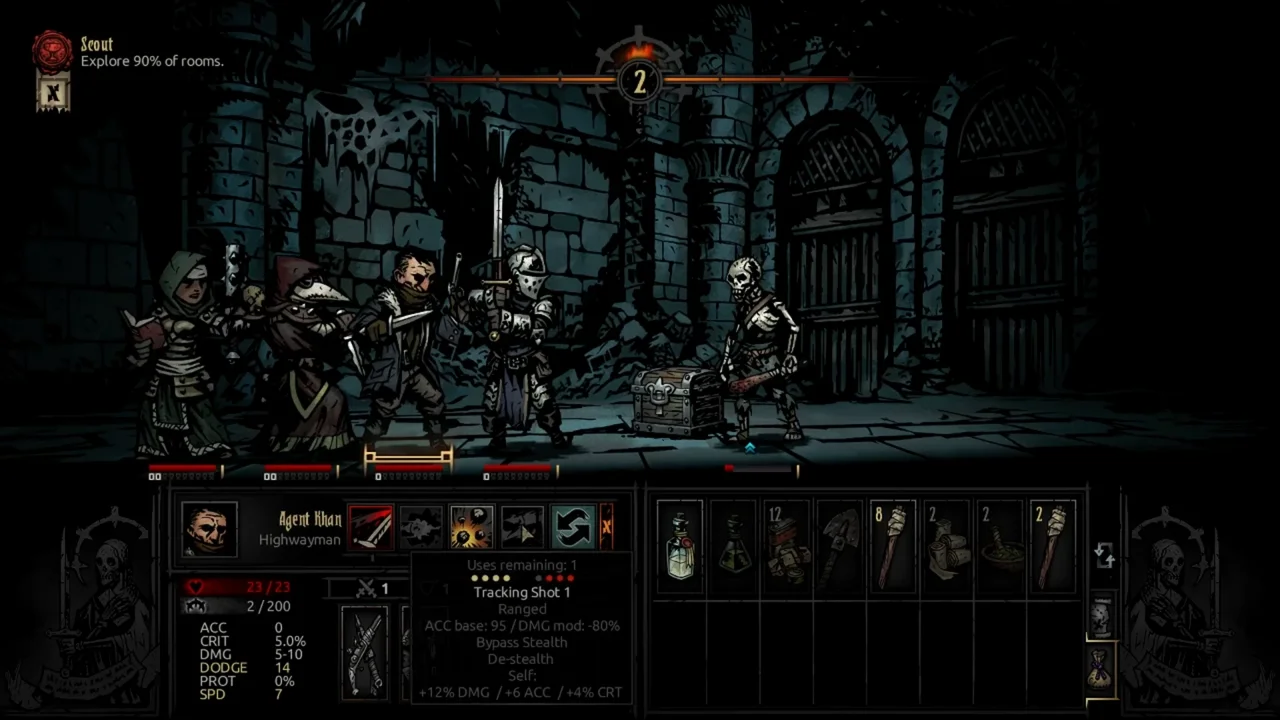The height and width of the screenshot is (720, 1280).
Task: Open Agent Khan's portrait
Action: 210,529
